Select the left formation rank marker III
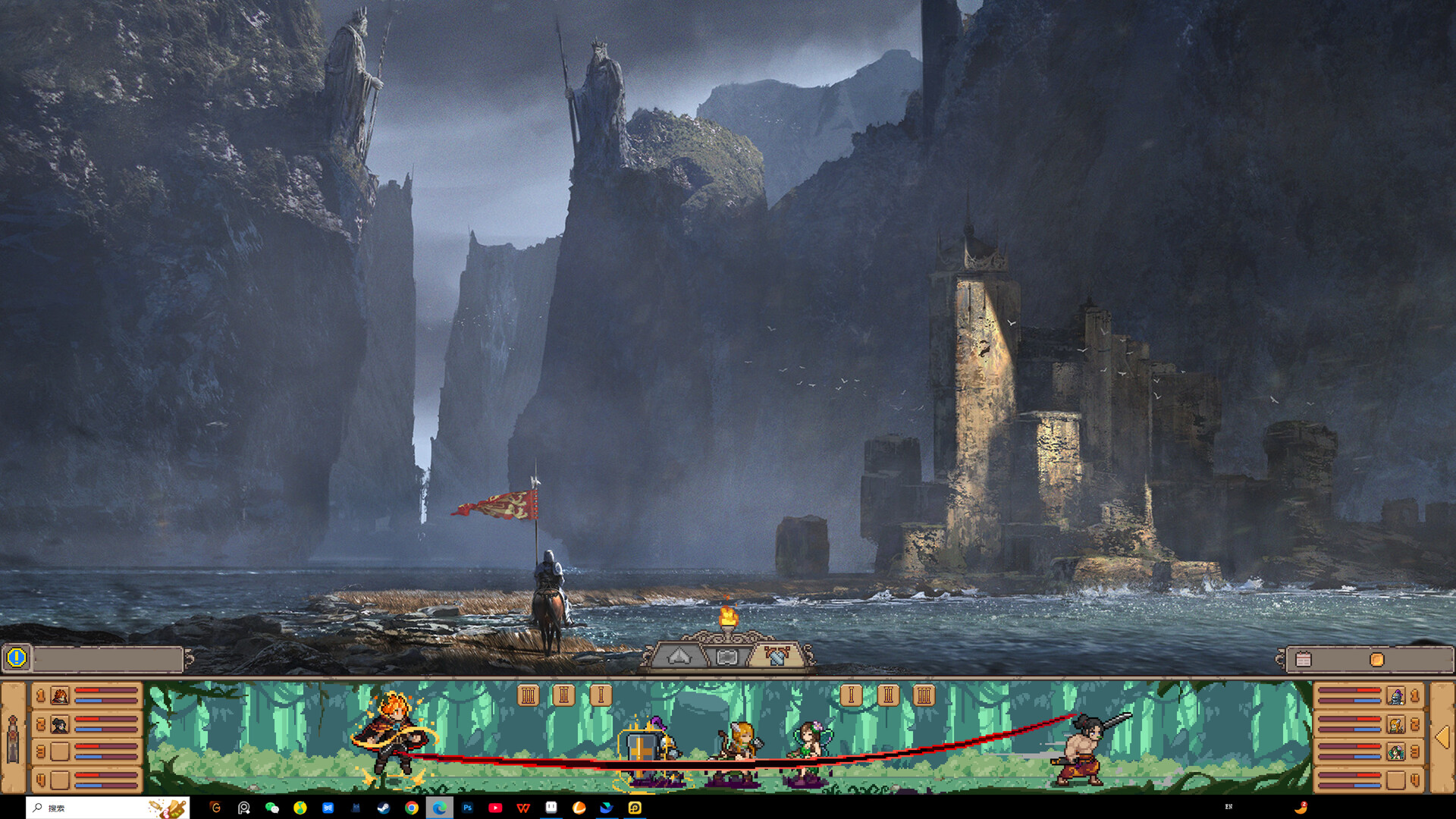Image resolution: width=1456 pixels, height=819 pixels. click(x=529, y=694)
